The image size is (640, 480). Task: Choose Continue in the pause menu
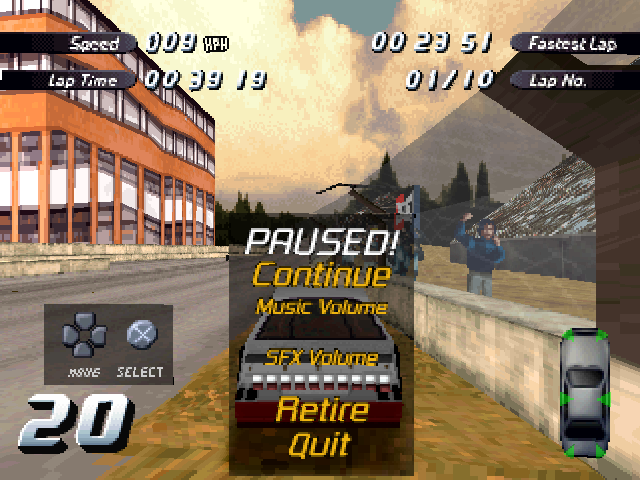(x=320, y=275)
